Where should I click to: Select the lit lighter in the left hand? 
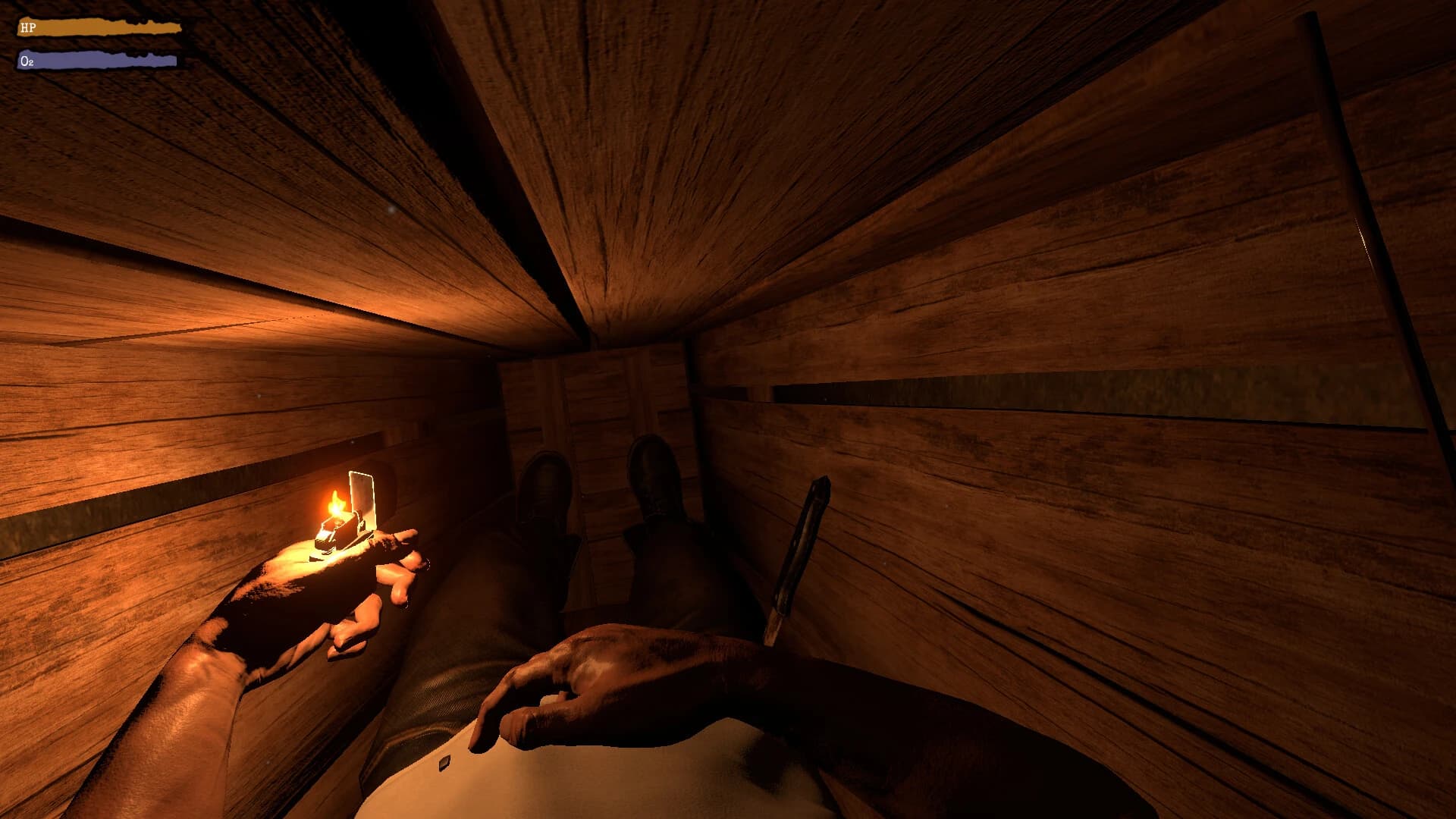pos(340,531)
